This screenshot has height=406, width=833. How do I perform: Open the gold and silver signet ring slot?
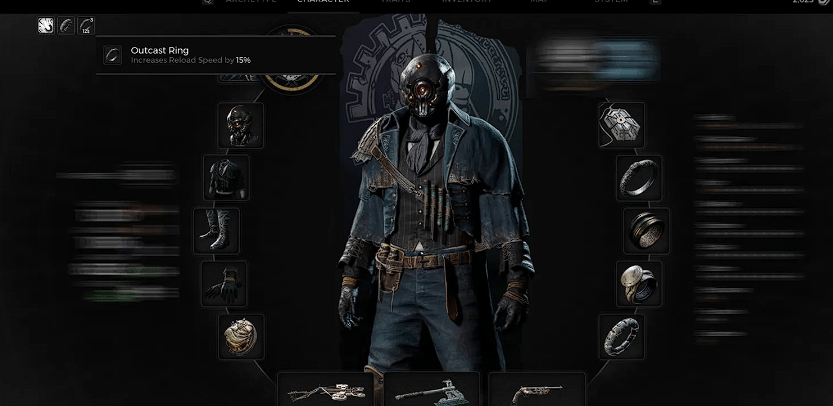click(x=639, y=284)
